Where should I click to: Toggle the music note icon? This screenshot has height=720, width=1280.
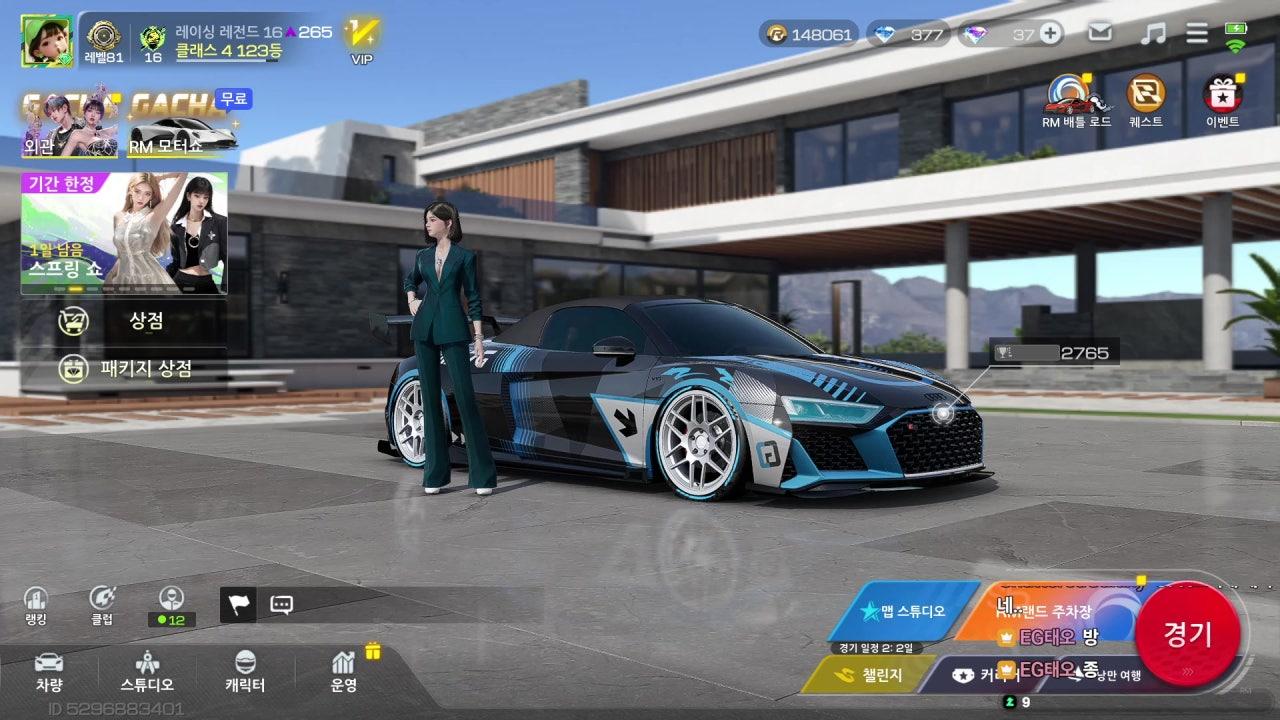(x=1153, y=33)
